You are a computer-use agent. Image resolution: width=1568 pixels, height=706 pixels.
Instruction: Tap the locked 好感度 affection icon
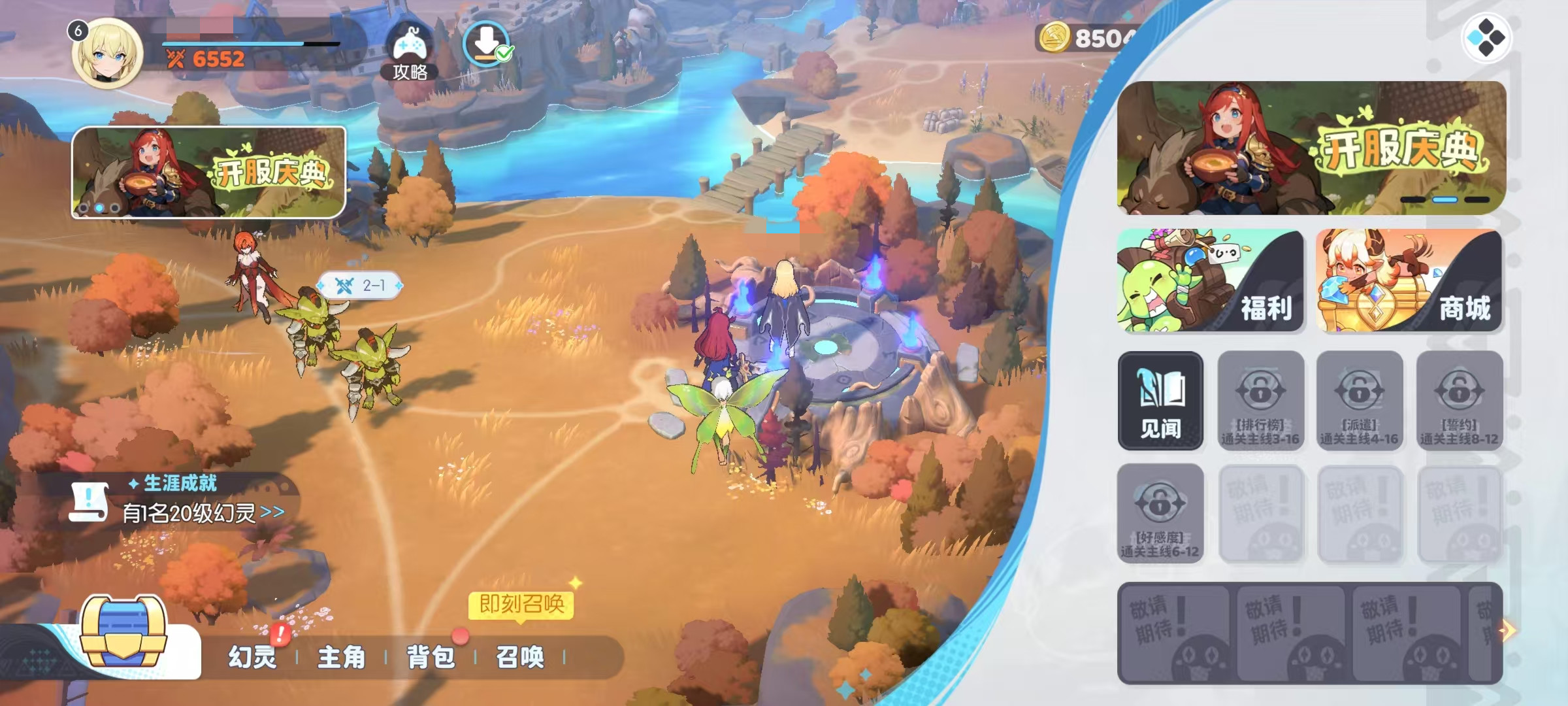tap(1160, 513)
